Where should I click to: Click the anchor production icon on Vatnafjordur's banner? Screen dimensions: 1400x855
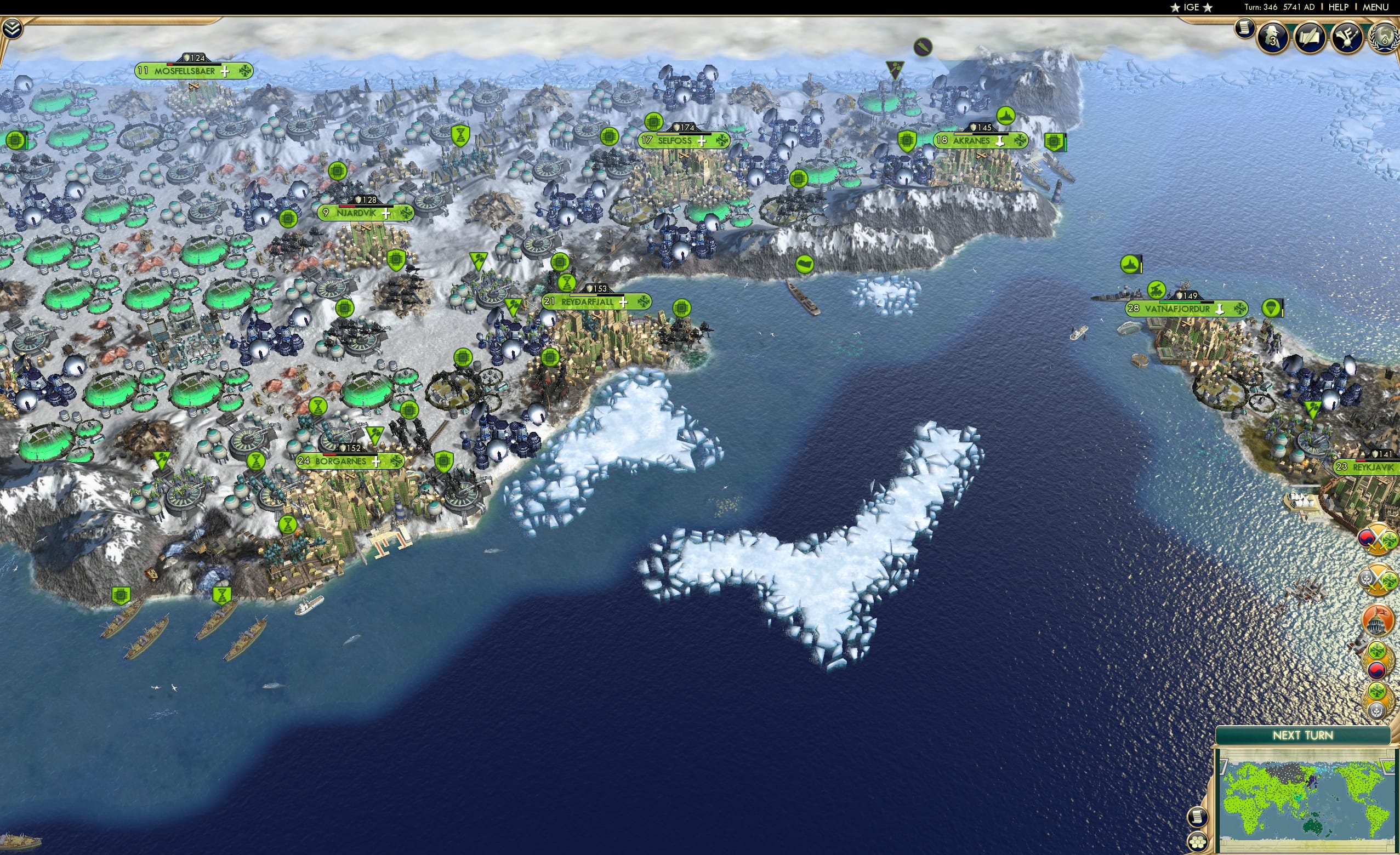click(1220, 310)
